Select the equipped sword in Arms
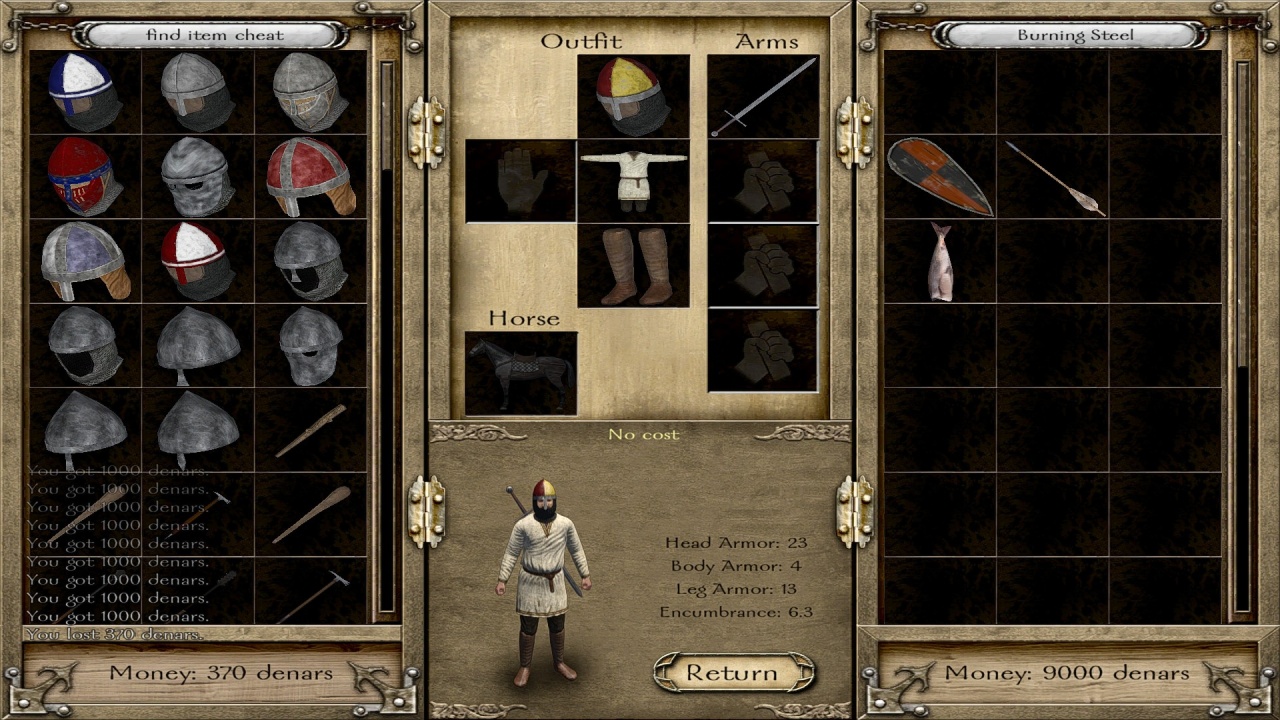The image size is (1280, 720). coord(763,96)
